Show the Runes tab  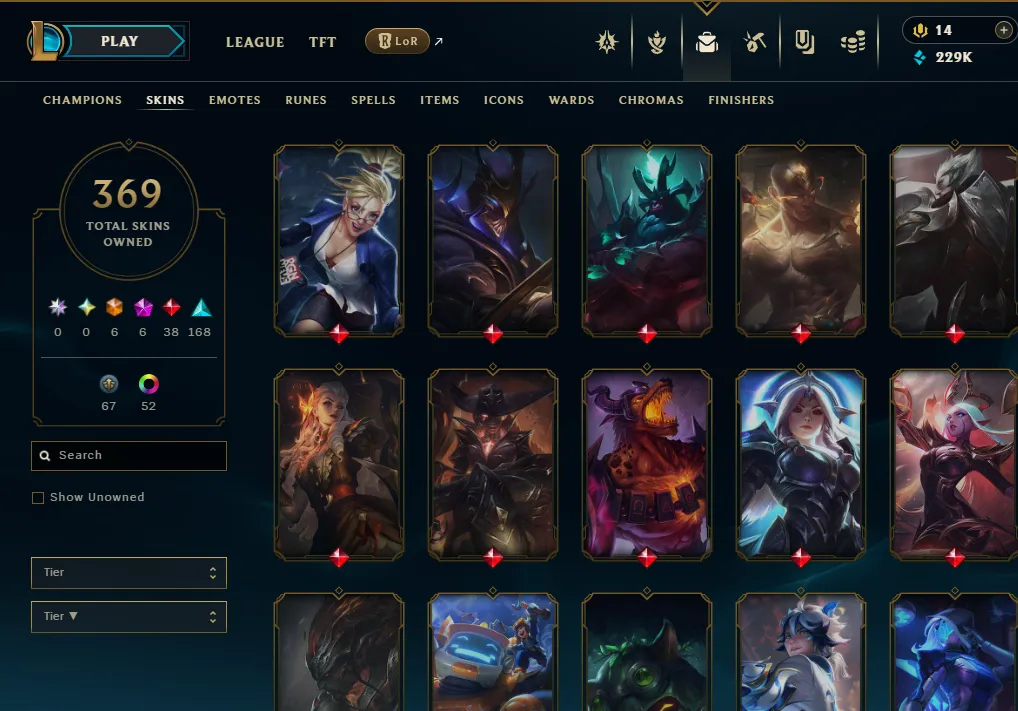pos(306,100)
